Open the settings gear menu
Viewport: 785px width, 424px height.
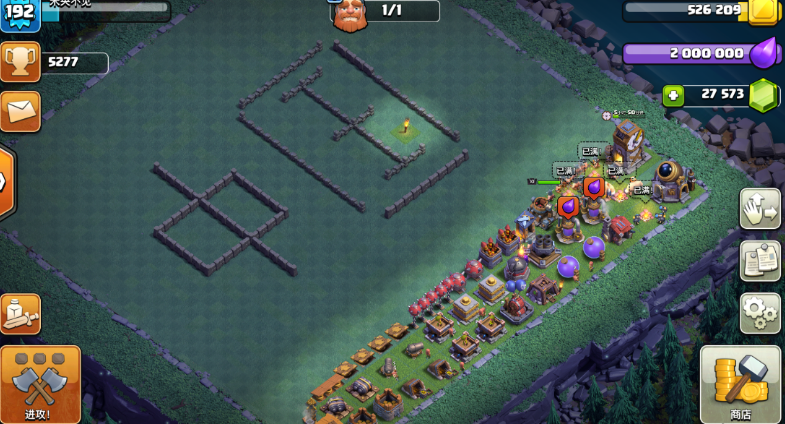click(x=760, y=313)
